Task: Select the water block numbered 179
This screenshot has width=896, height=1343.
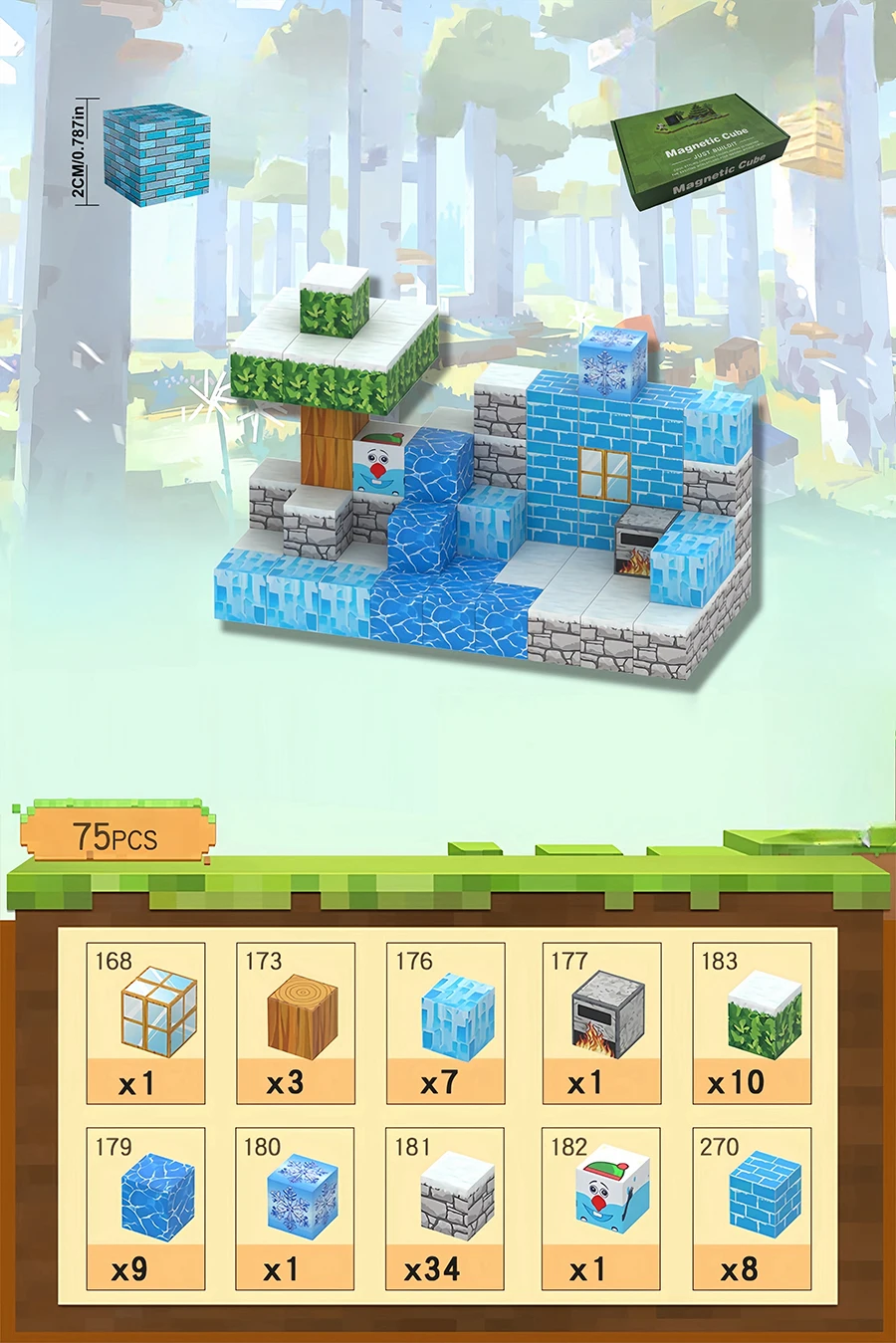Action: [x=146, y=1208]
